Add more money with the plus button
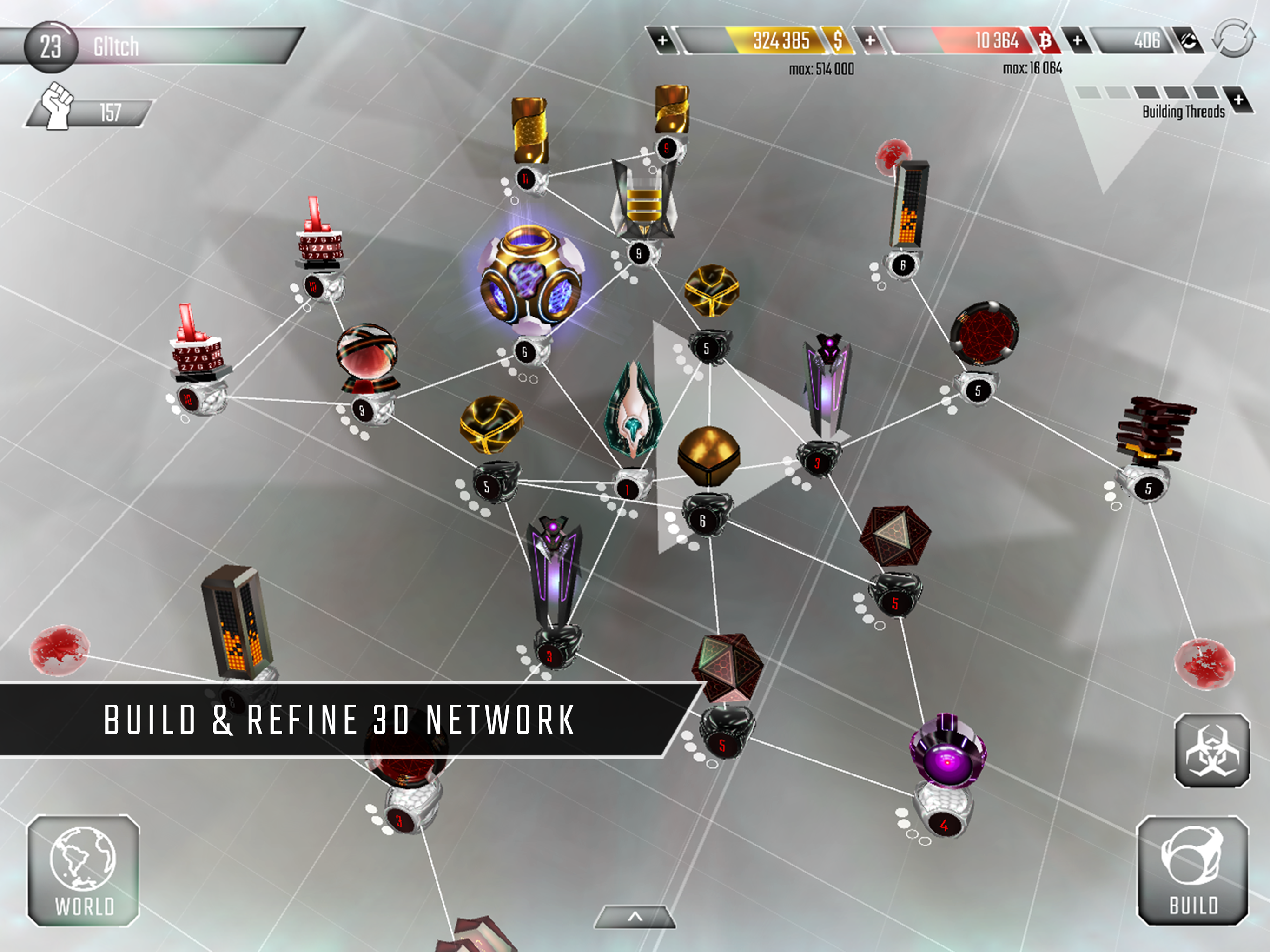Image resolution: width=1270 pixels, height=952 pixels. coord(662,41)
